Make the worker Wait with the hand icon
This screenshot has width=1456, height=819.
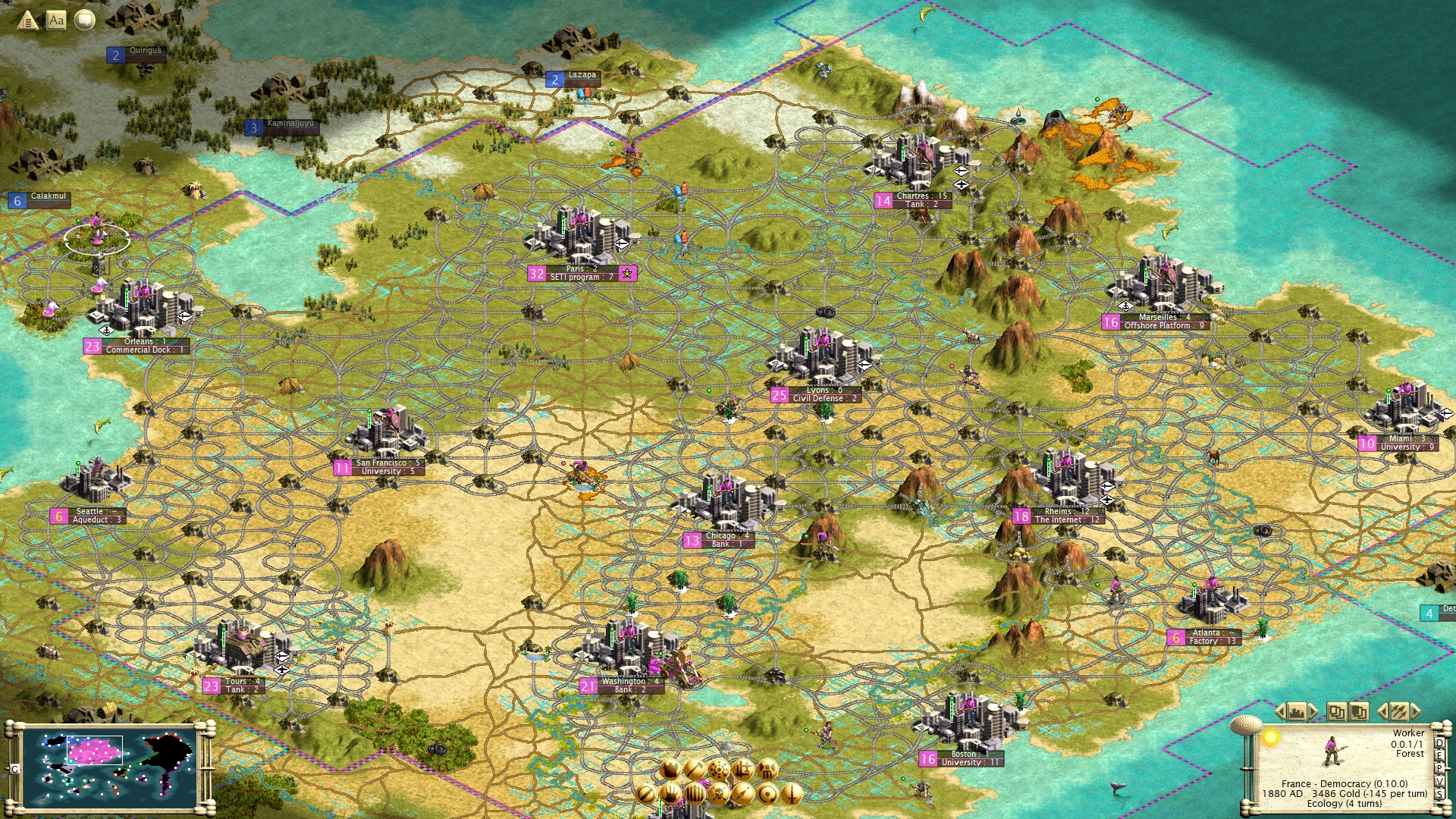click(671, 795)
